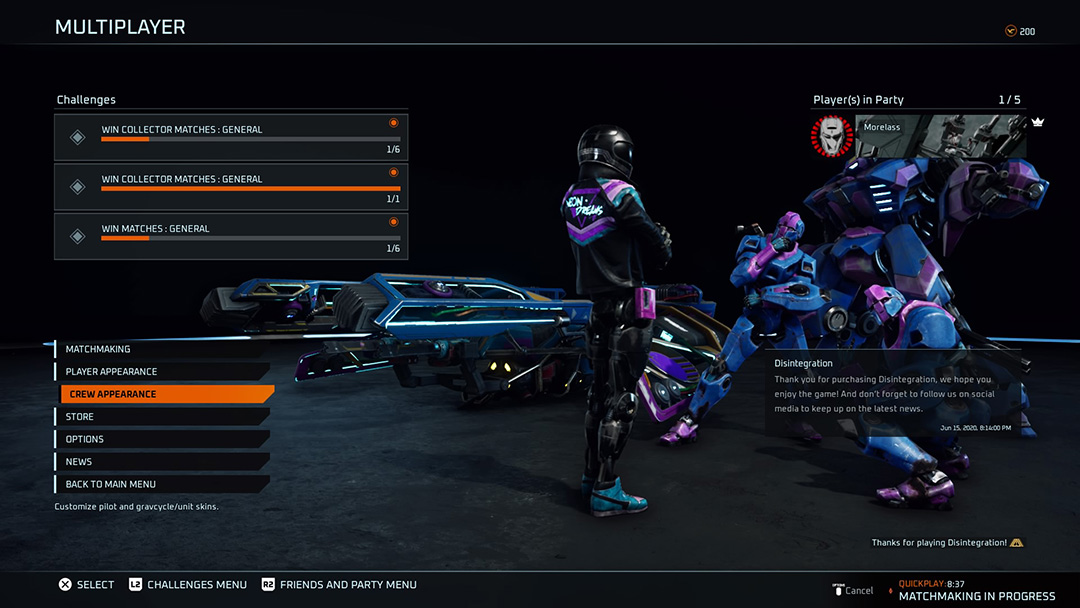
Task: Select the completed 1/1 Collector challenge
Action: (231, 186)
